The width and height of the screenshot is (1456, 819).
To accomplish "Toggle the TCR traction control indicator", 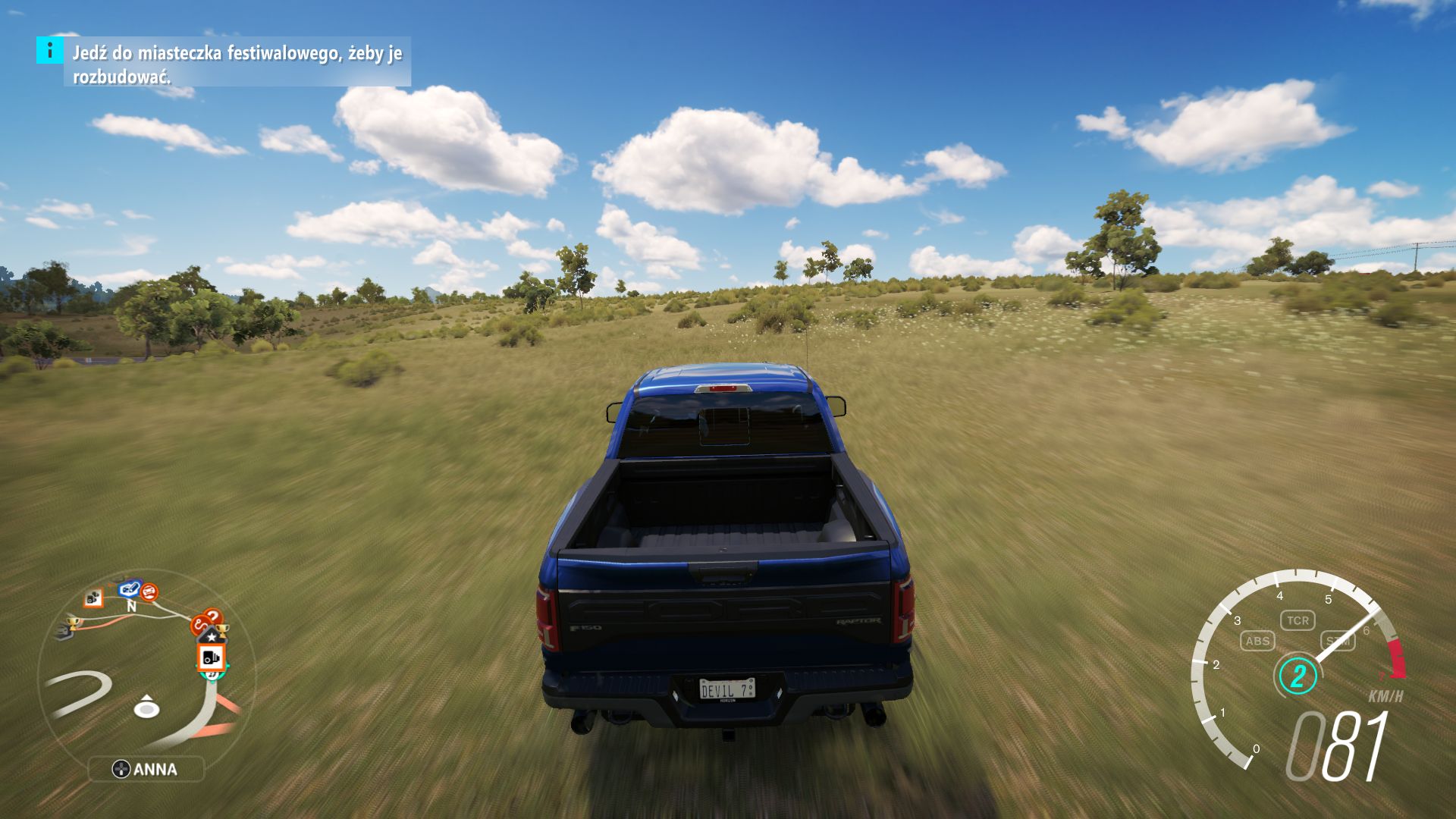I will [1298, 620].
